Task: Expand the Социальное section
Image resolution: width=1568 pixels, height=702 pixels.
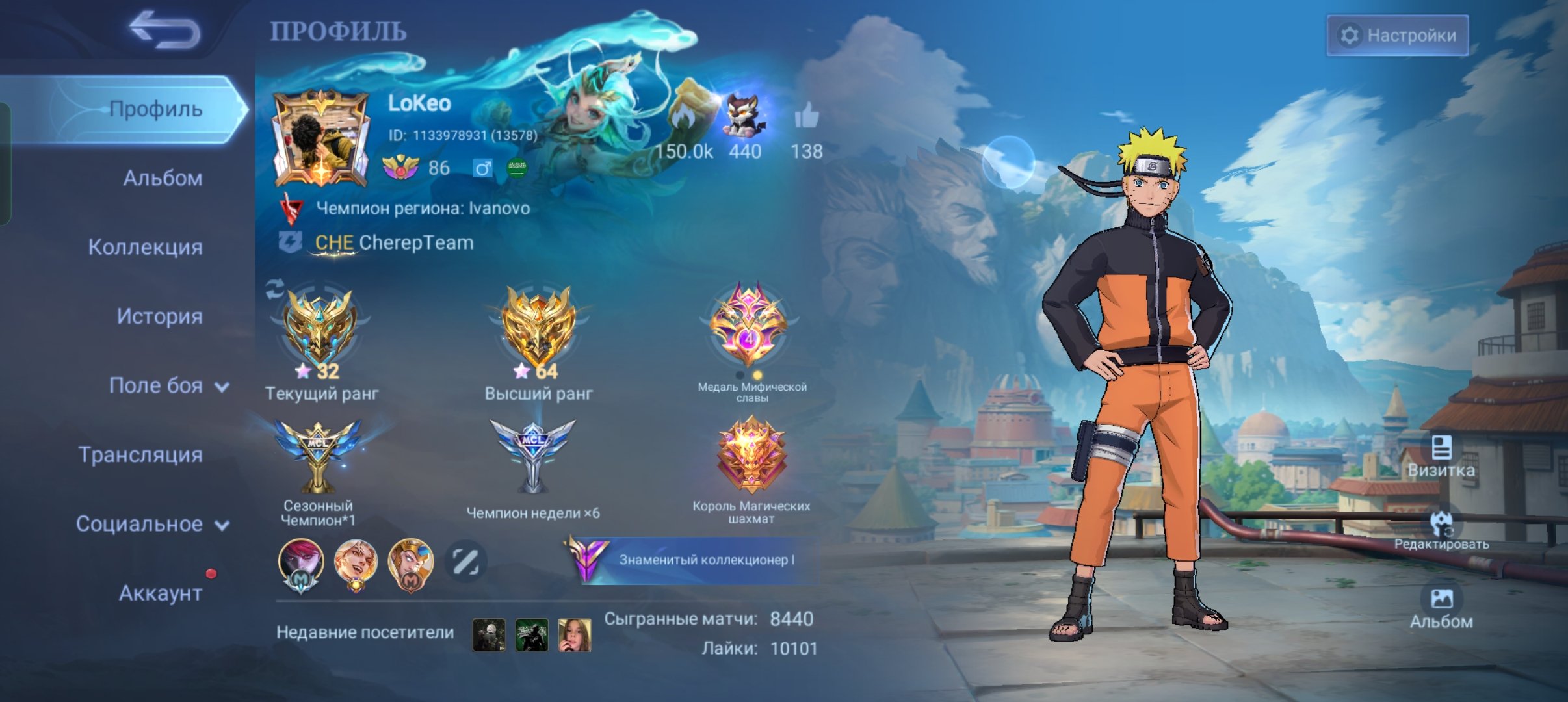Action: pos(151,524)
